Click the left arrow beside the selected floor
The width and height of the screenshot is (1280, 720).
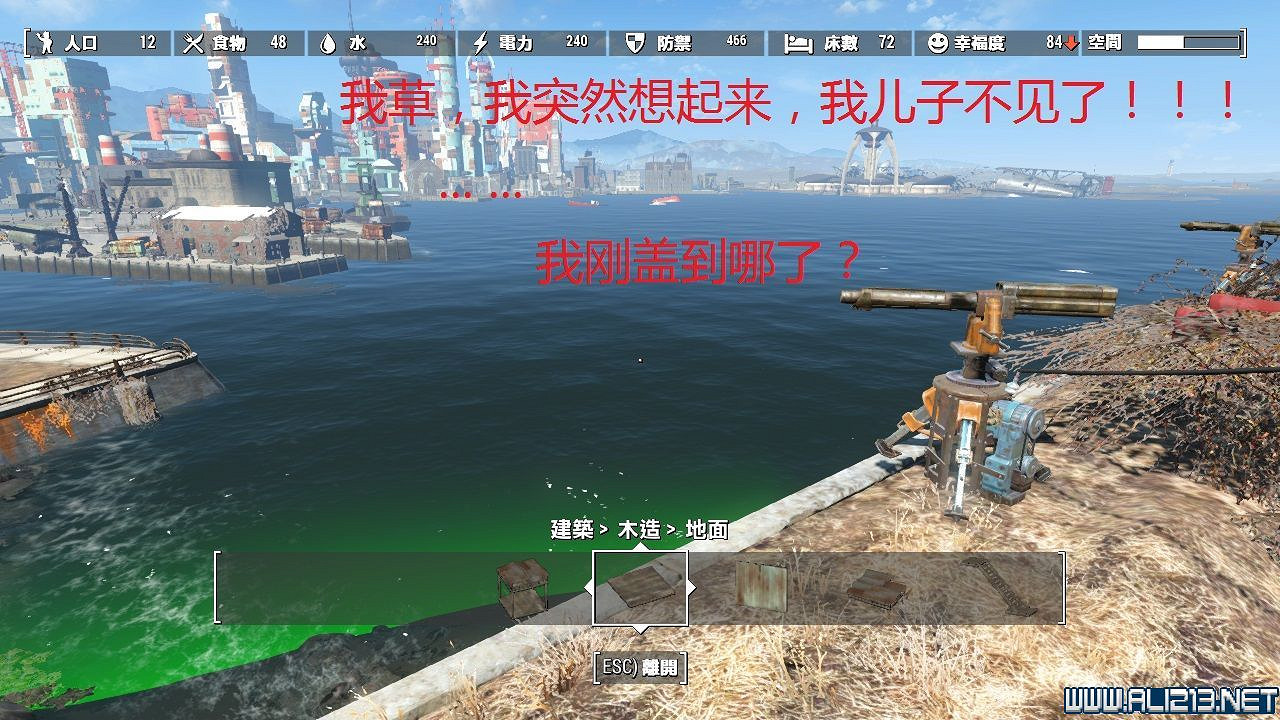[589, 585]
